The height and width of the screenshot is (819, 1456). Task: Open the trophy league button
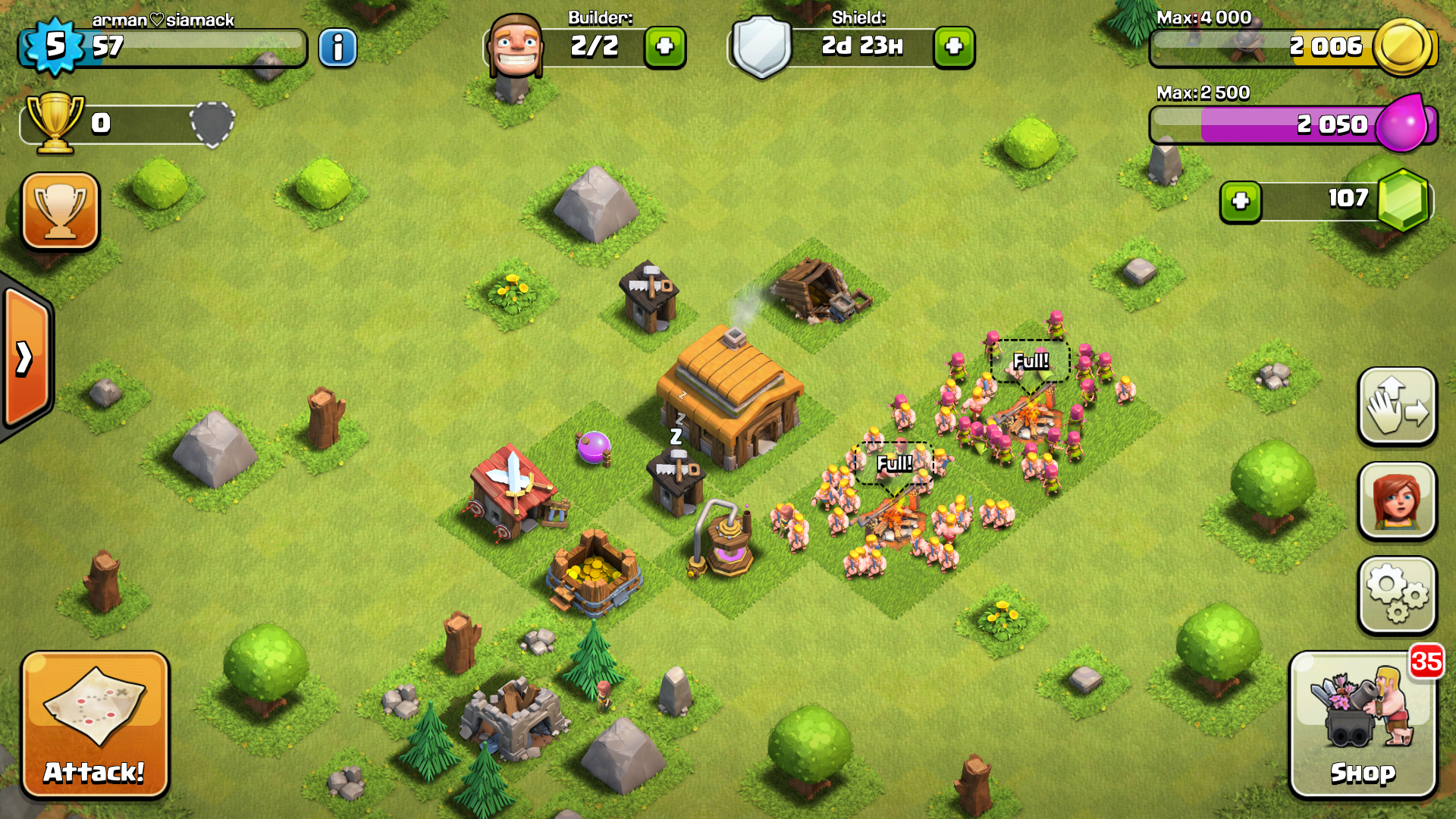61,211
